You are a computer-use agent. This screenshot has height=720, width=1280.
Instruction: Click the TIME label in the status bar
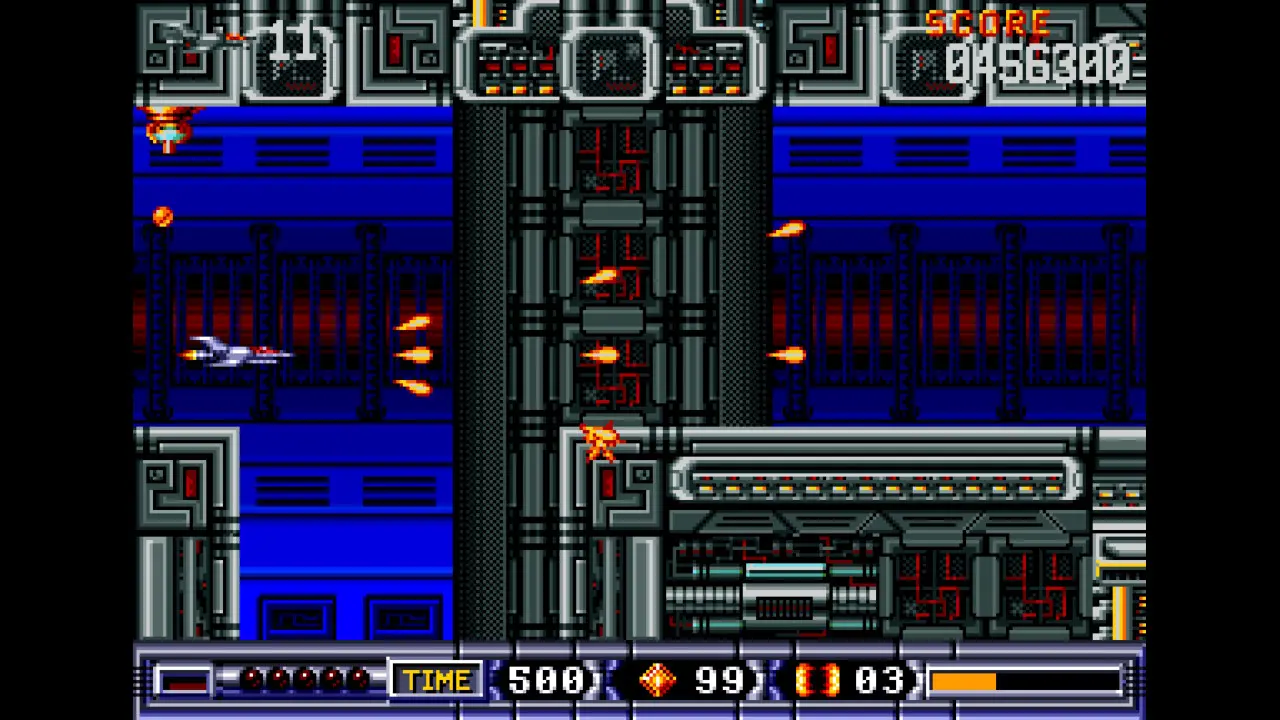(x=436, y=680)
